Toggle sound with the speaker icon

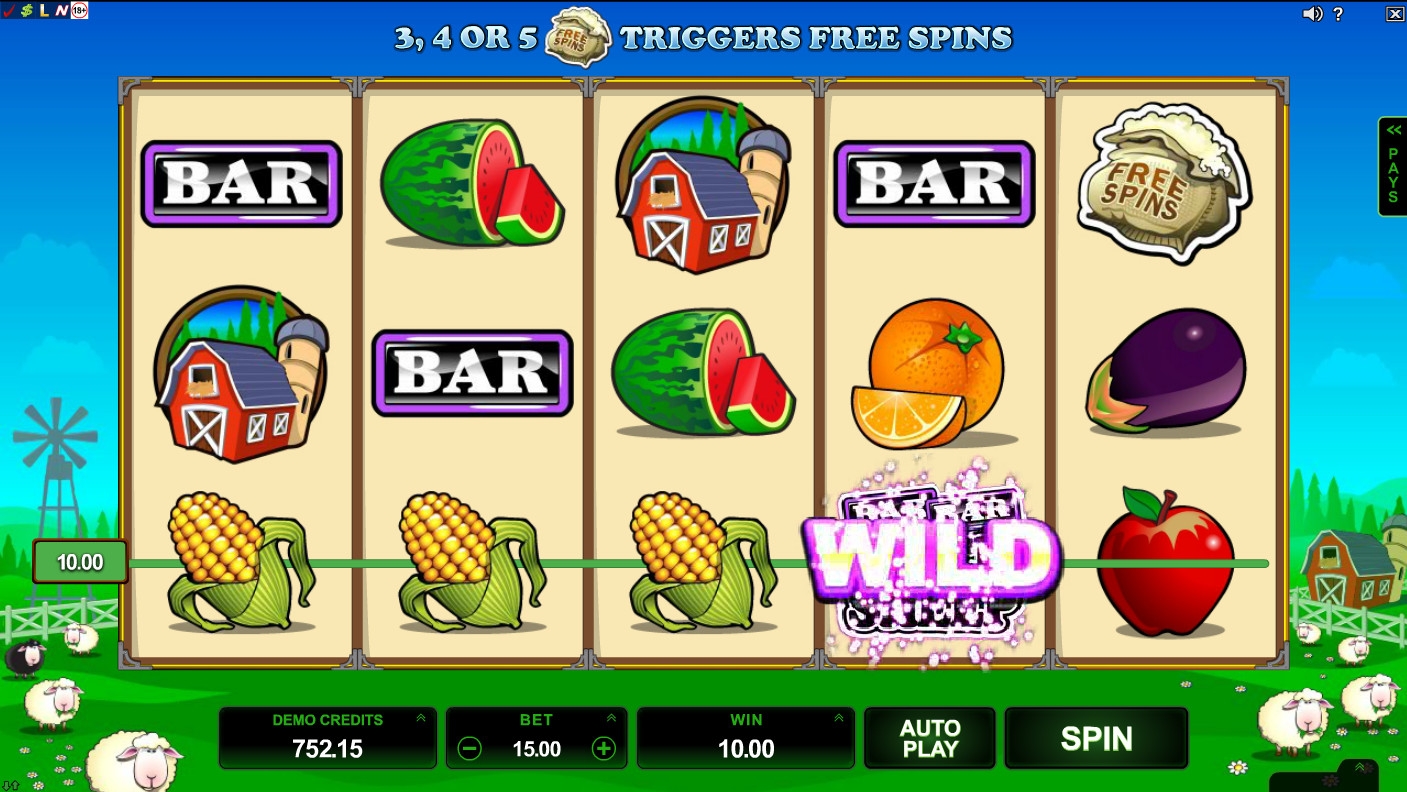click(1313, 13)
